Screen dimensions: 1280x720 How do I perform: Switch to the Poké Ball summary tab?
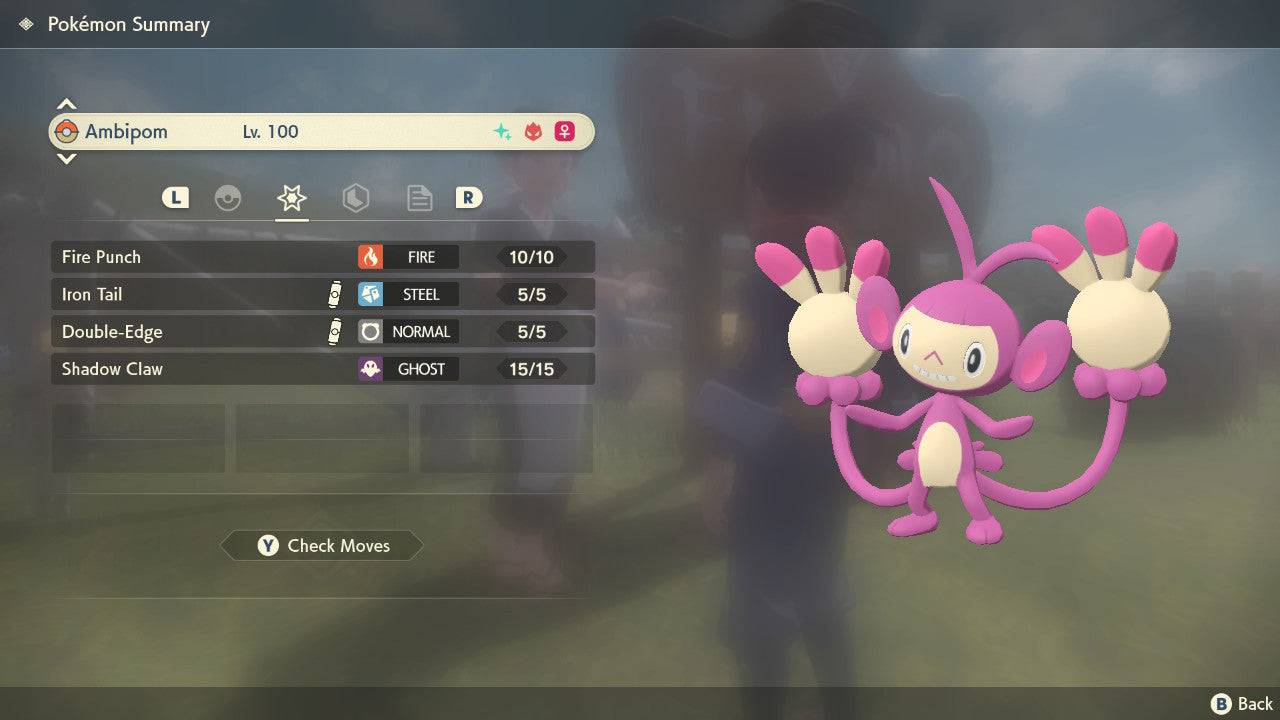click(x=228, y=198)
